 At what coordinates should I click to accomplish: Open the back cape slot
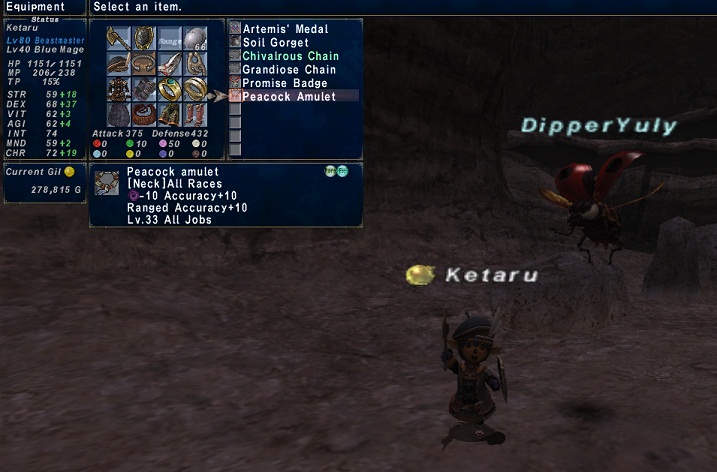[x=119, y=113]
